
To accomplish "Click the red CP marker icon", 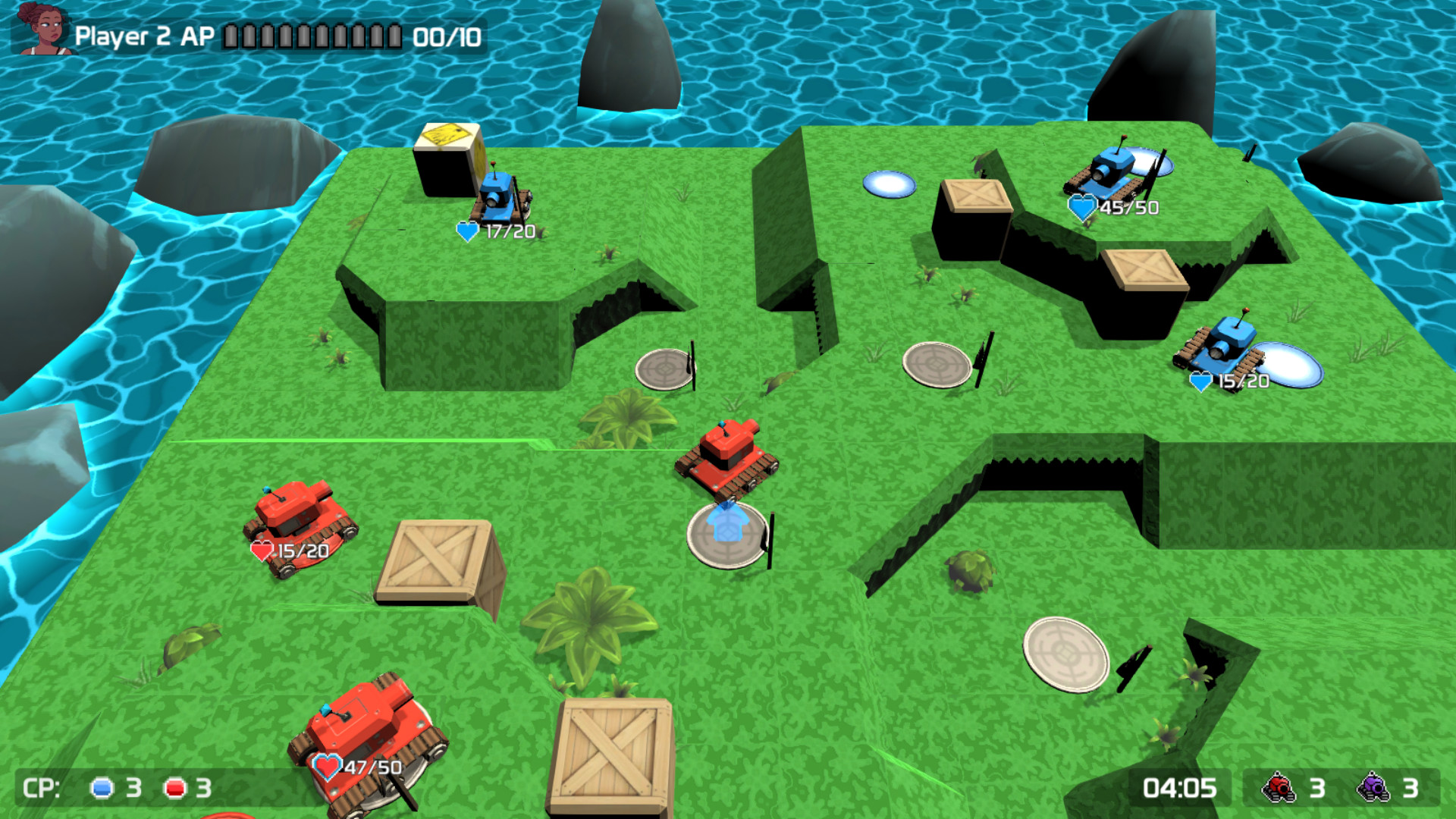I will (x=176, y=787).
